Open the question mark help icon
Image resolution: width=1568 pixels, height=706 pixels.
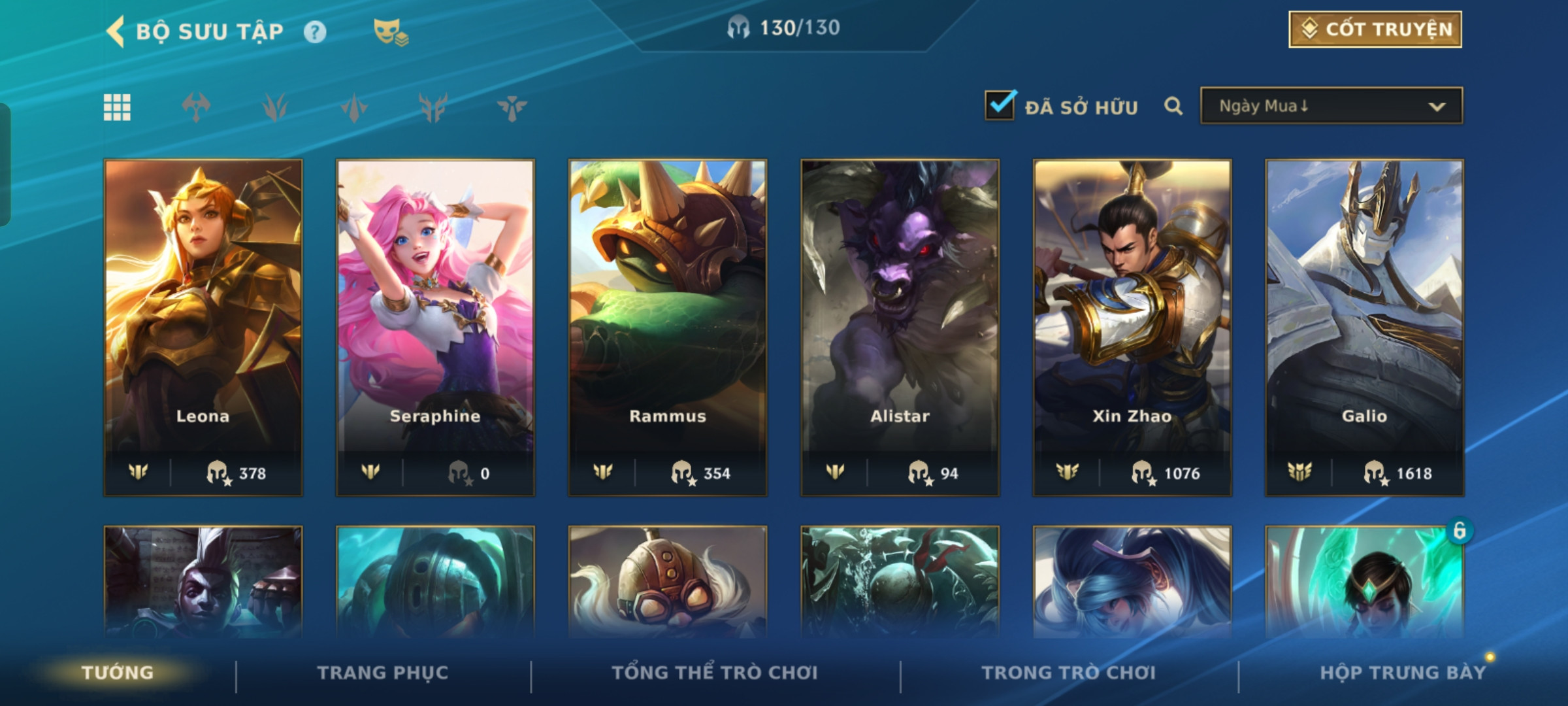[315, 32]
